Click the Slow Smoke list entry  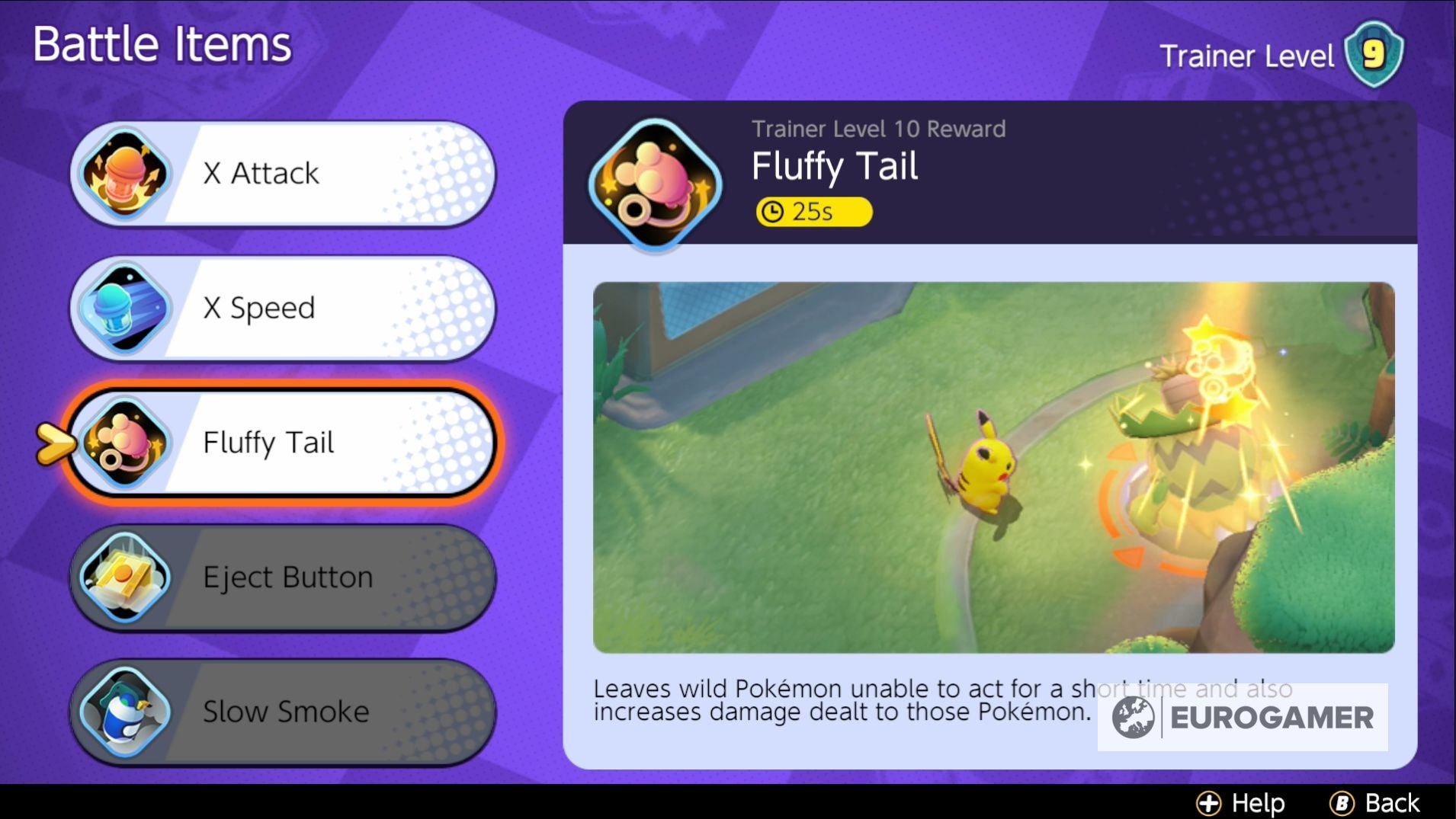tap(282, 712)
